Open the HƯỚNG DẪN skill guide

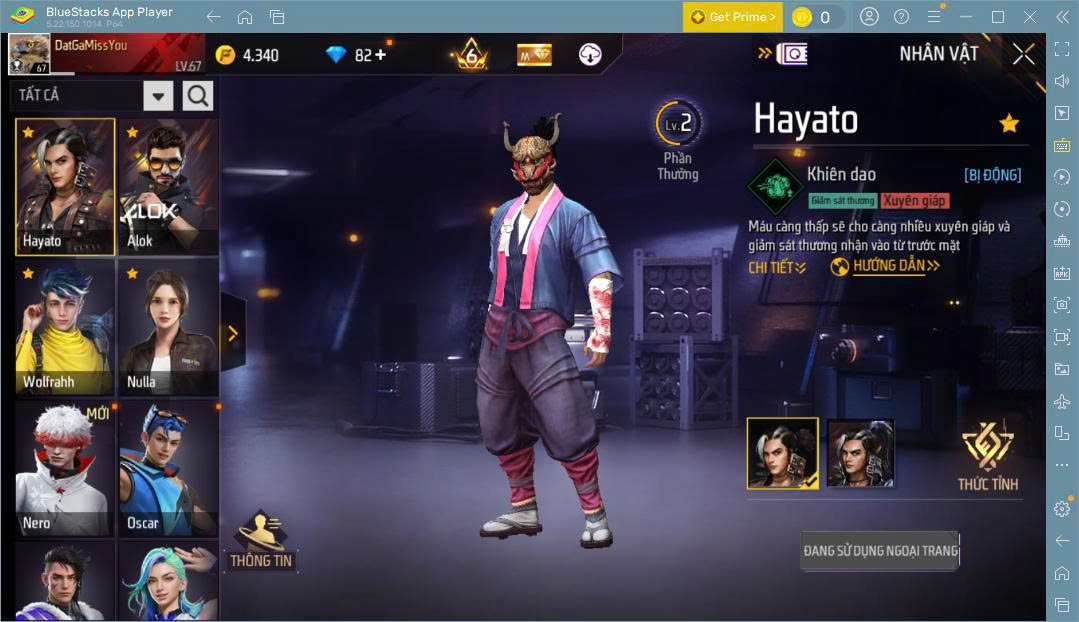click(x=886, y=266)
